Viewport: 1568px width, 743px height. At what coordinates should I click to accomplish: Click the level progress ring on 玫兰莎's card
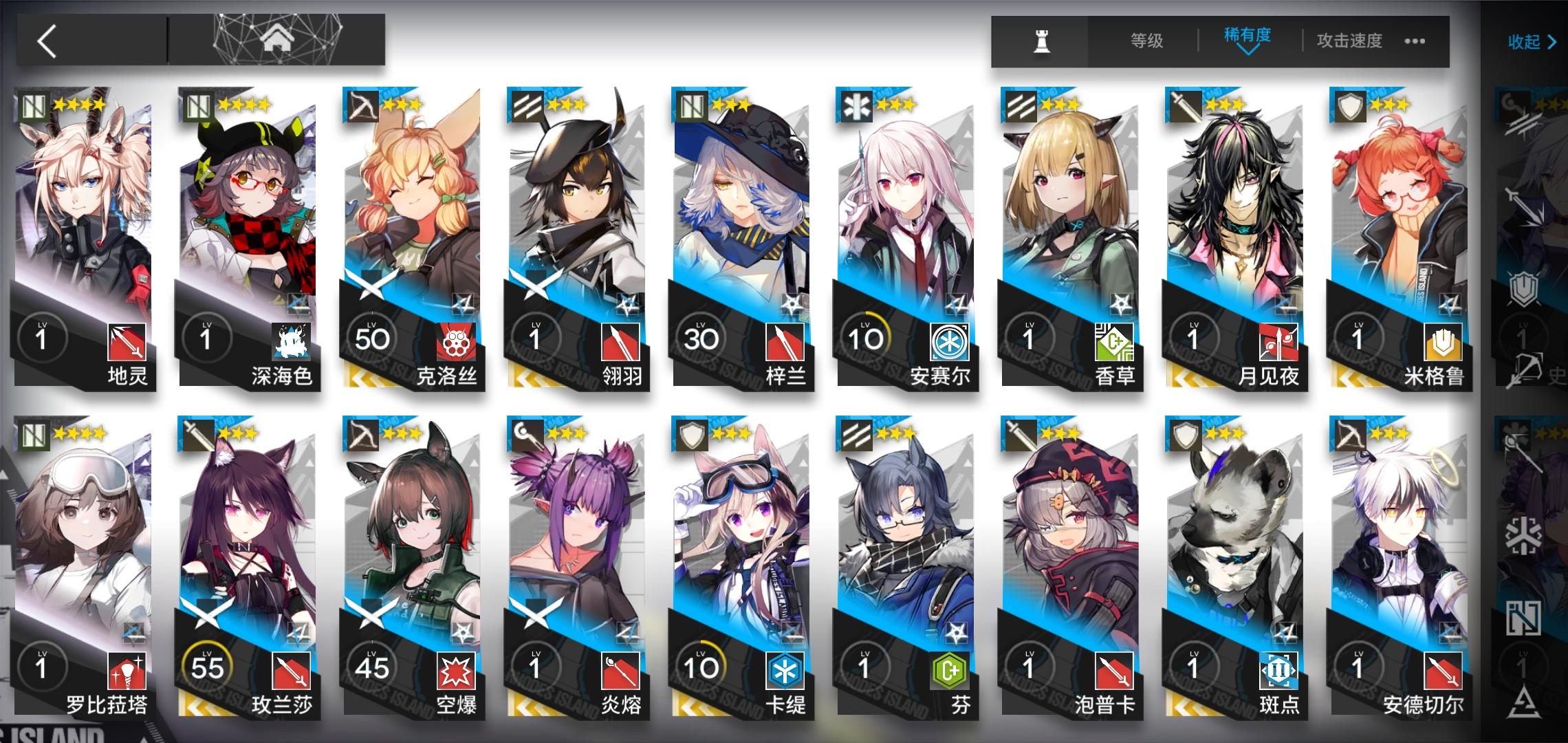pos(206,664)
